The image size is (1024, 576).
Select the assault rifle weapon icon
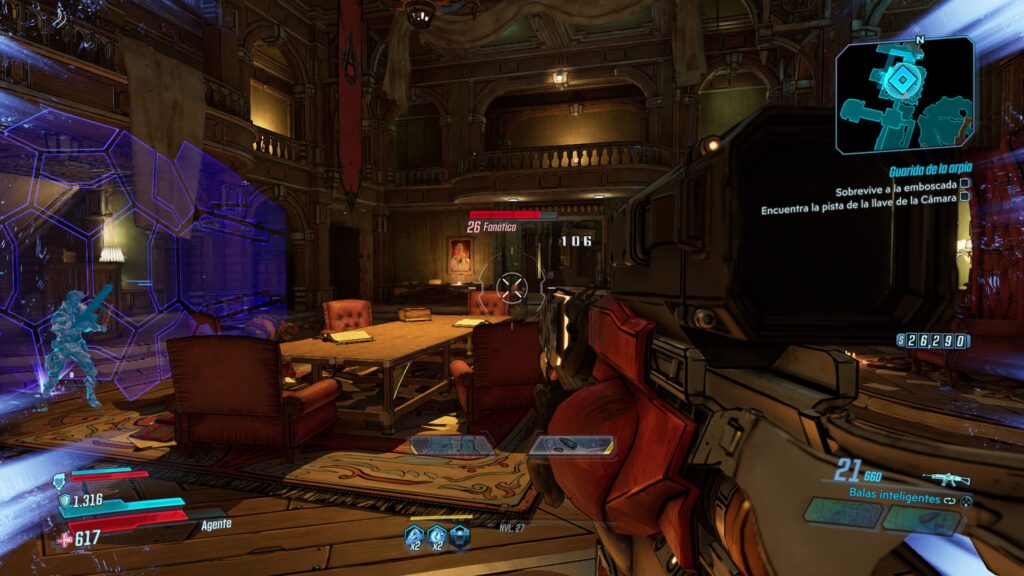pyautogui.click(x=946, y=478)
